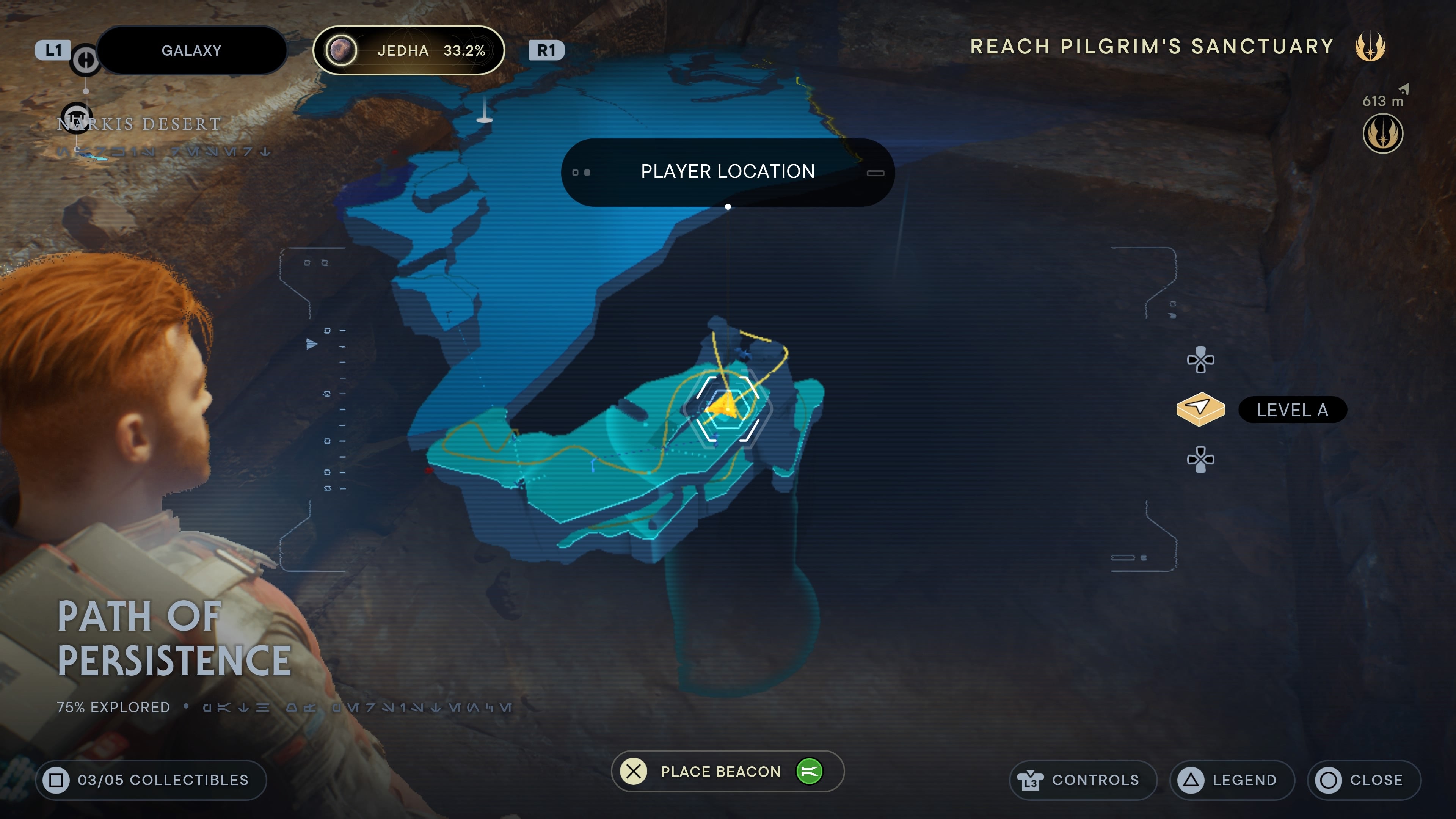Select the Jedha 33.2% planet tab
Image resolution: width=1456 pixels, height=819 pixels.
pyautogui.click(x=408, y=50)
